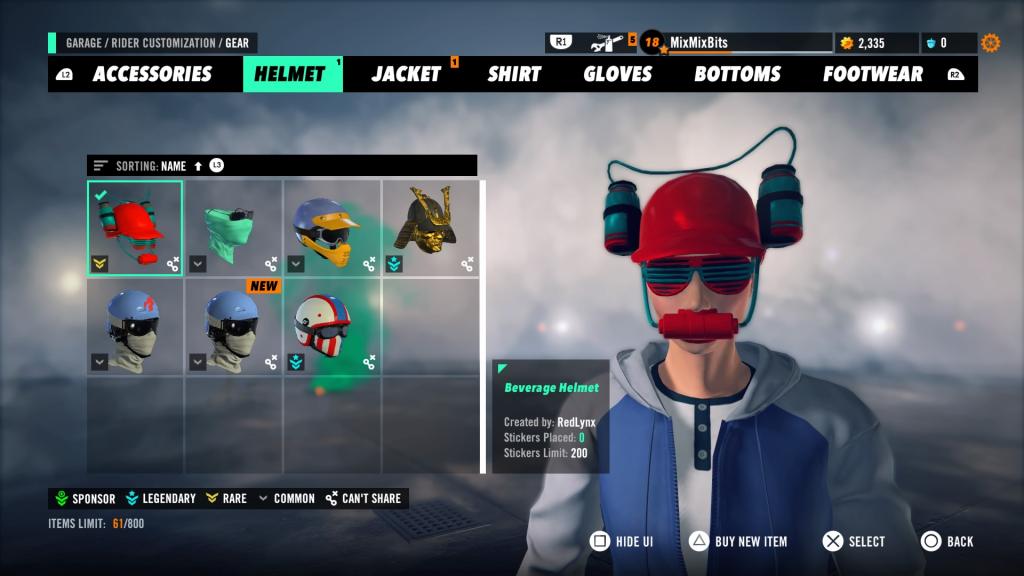Open the Bottoms tab
1024x576 pixels.
tap(736, 74)
